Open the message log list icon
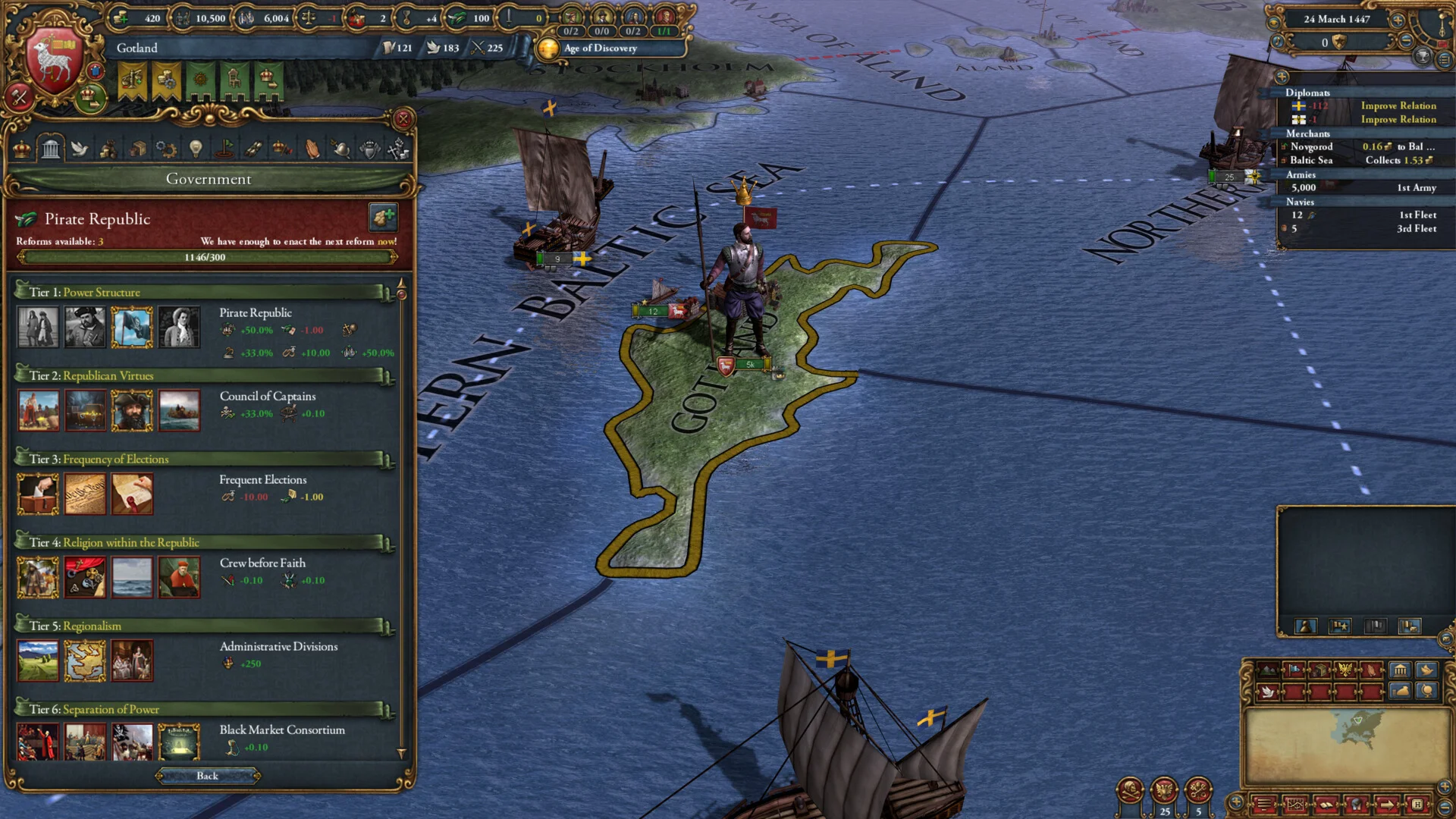 [1444, 60]
